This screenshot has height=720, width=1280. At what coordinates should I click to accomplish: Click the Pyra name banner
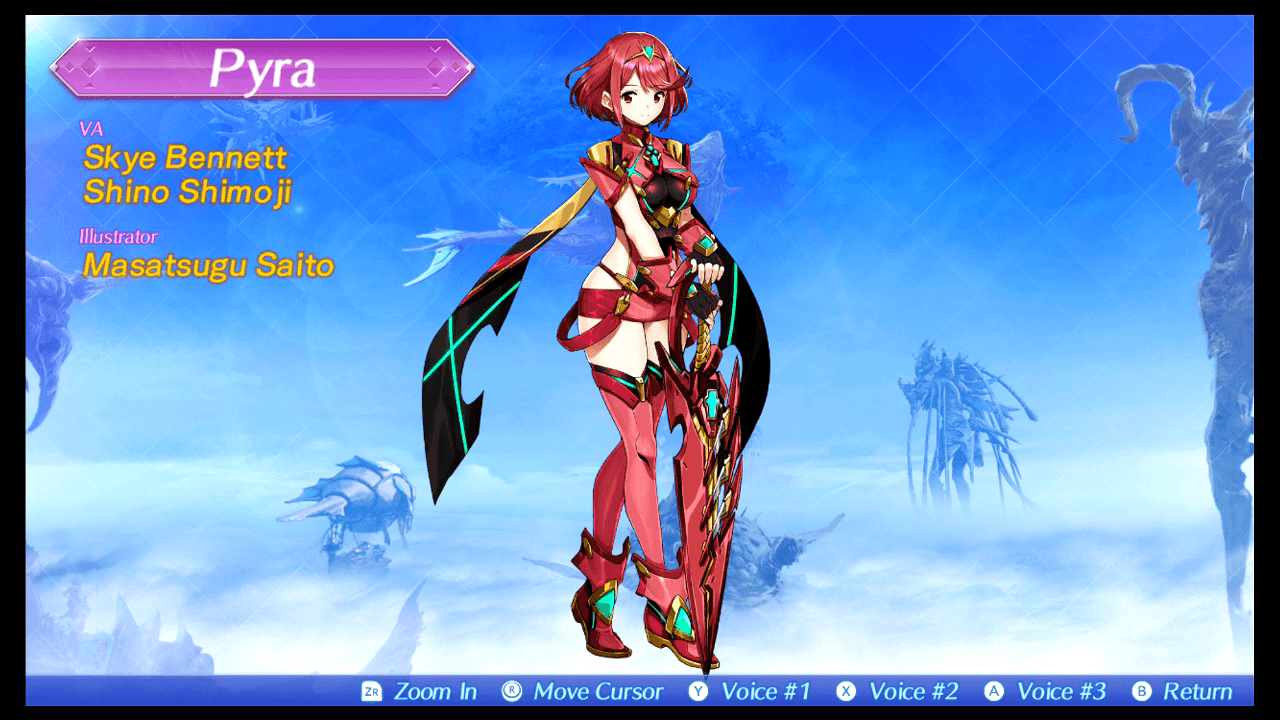pos(262,69)
